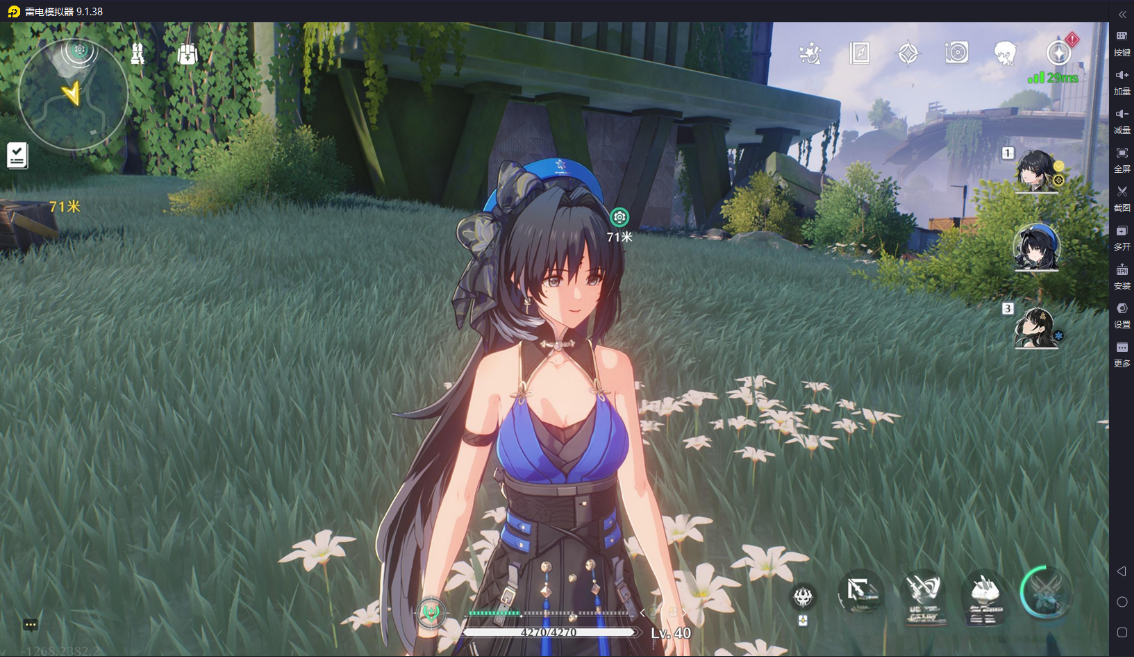This screenshot has height=657, width=1134.
Task: Open the disc record icon
Action: tap(957, 53)
